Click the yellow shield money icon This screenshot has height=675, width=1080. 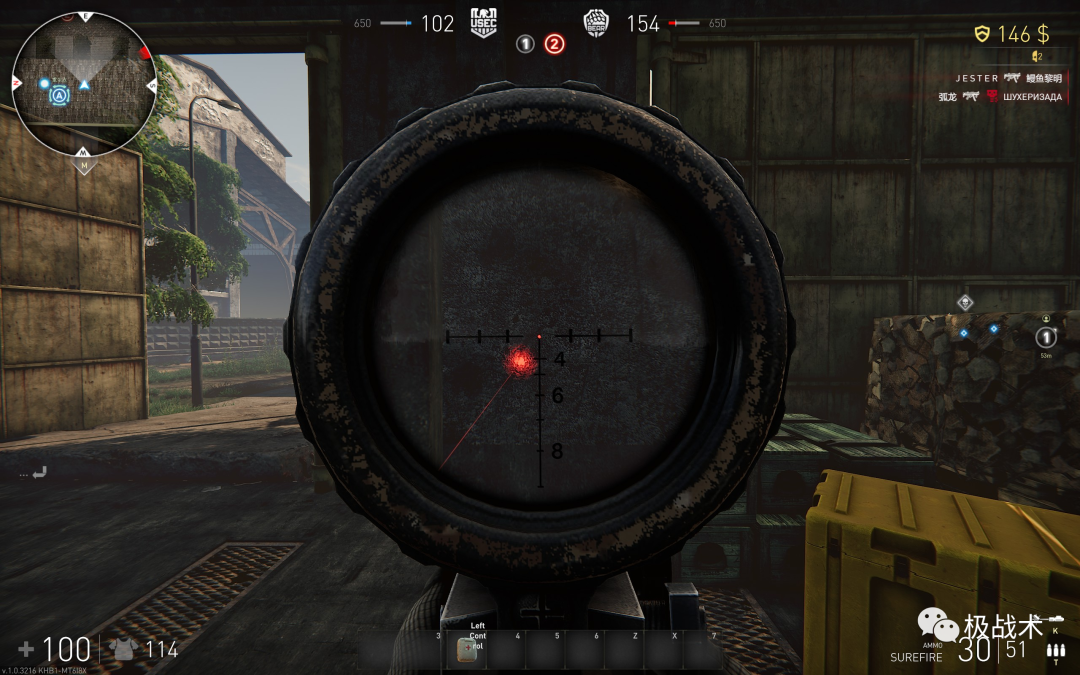click(982, 35)
